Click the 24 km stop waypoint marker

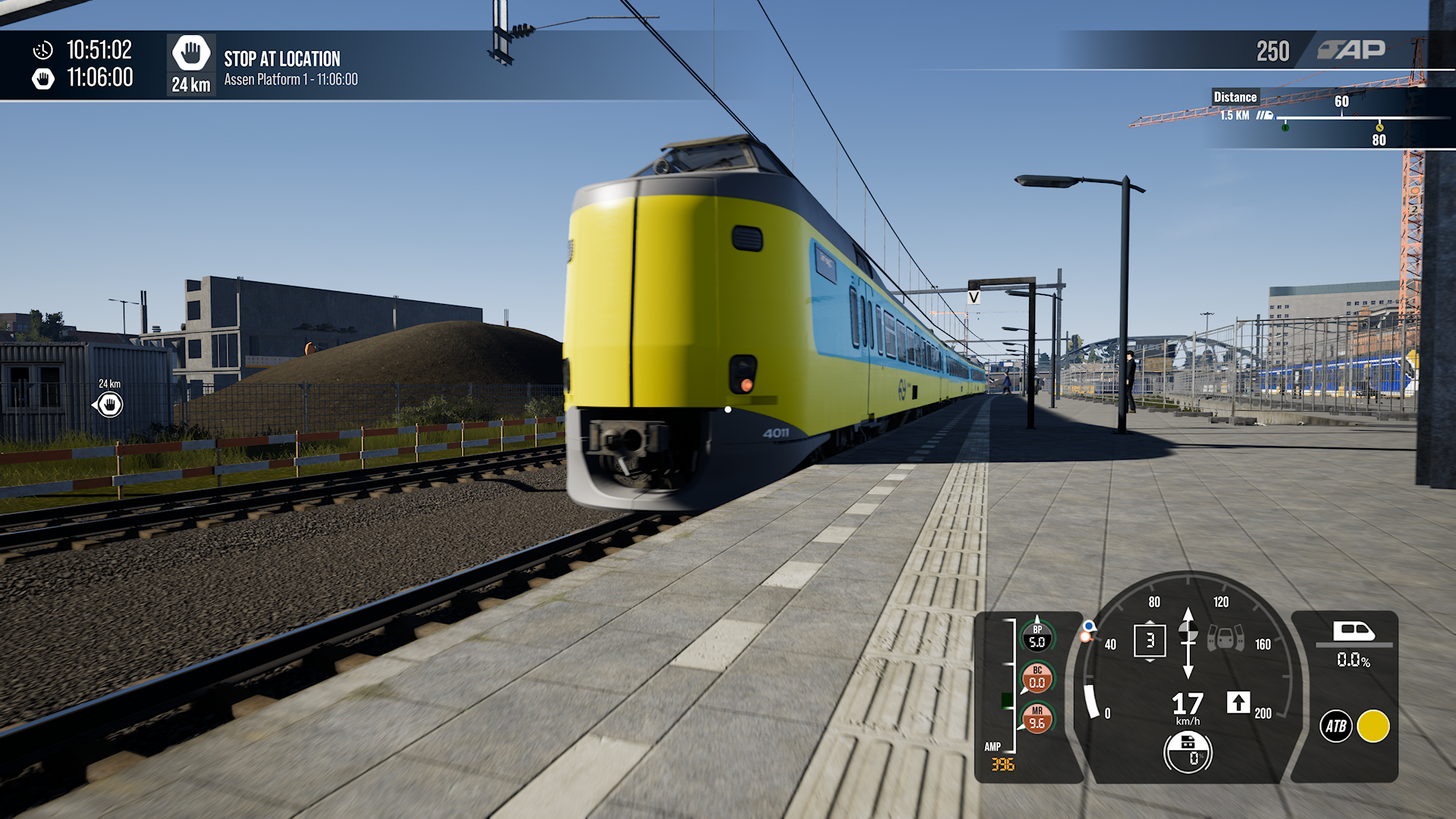pos(110,405)
